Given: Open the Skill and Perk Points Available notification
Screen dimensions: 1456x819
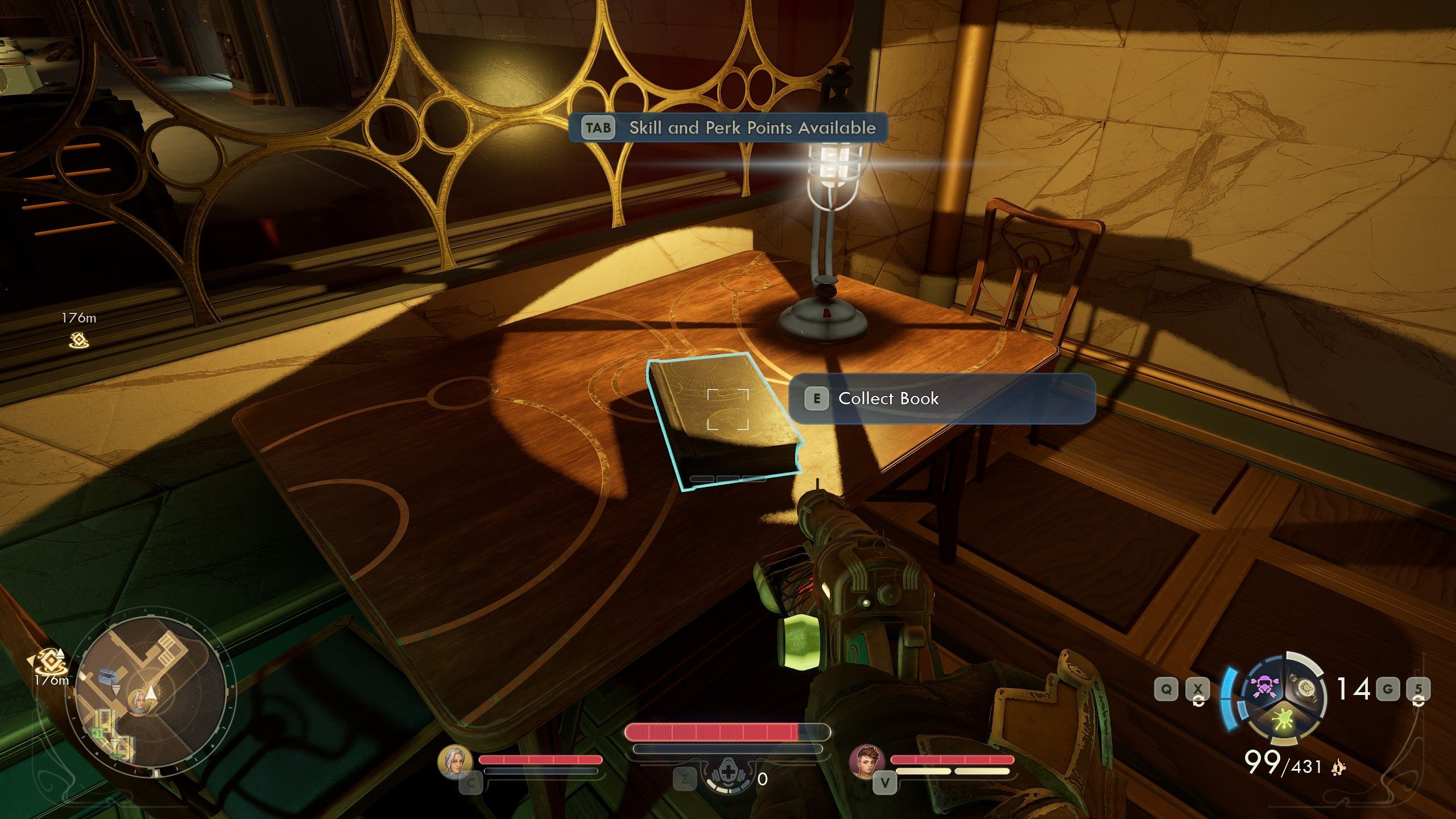Looking at the screenshot, I should coord(728,127).
